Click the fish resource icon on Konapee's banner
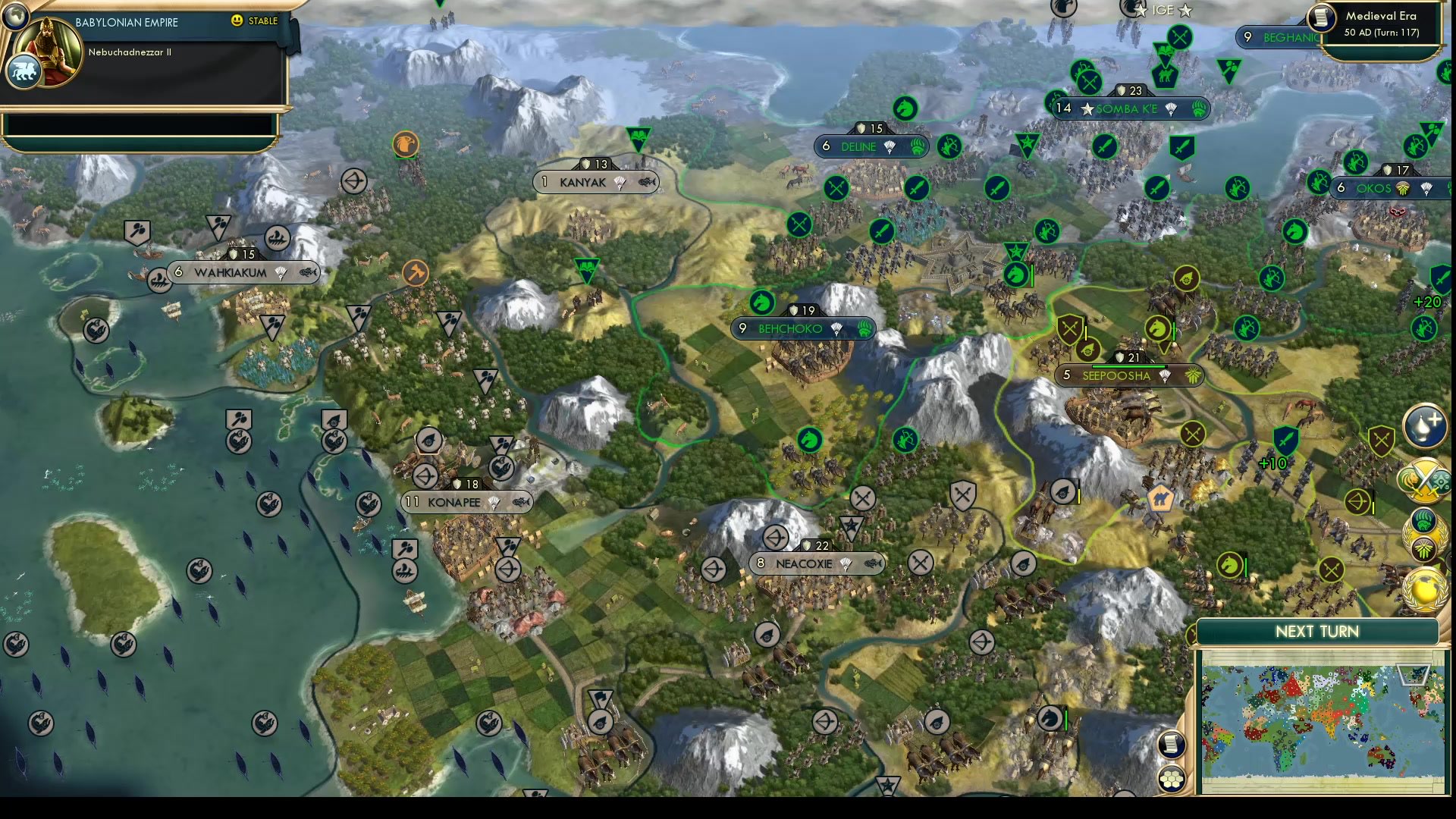The image size is (1456, 819). pos(520,502)
